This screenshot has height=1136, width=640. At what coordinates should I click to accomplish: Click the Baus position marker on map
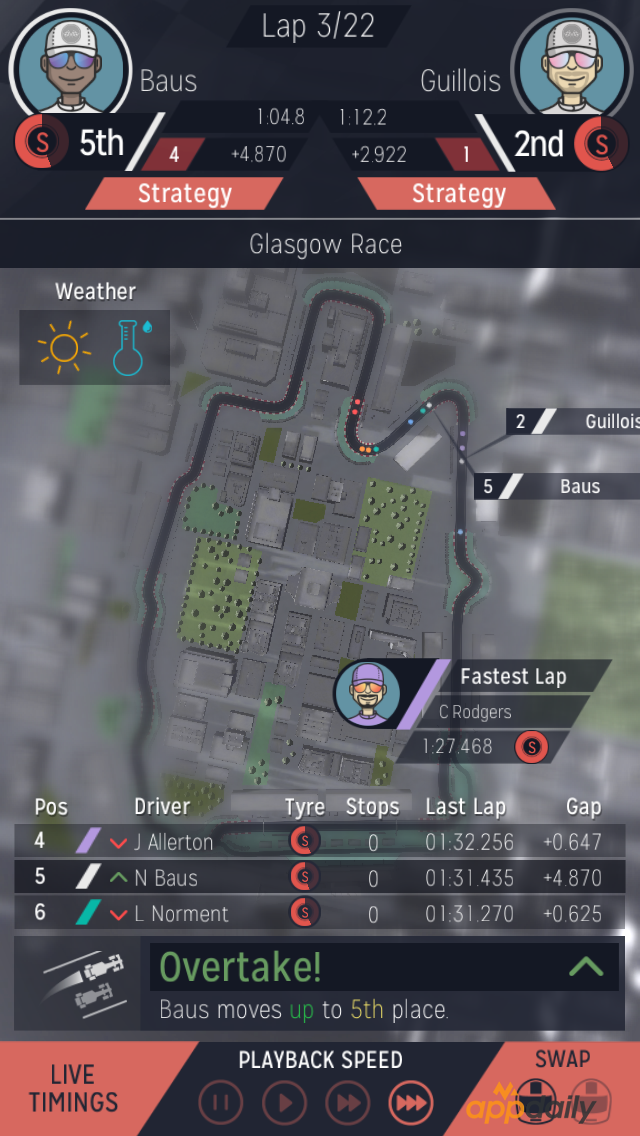(x=558, y=487)
